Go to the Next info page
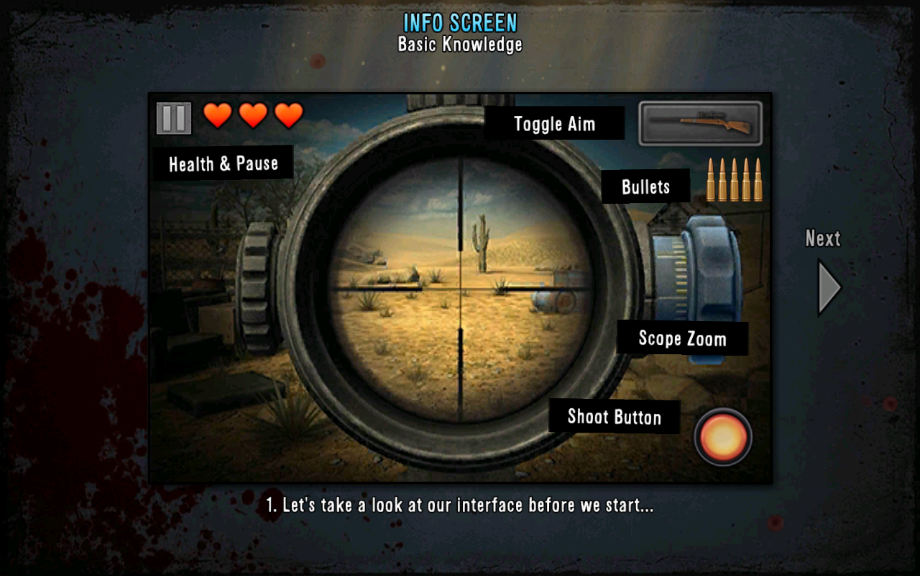920x576 pixels. coord(828,286)
